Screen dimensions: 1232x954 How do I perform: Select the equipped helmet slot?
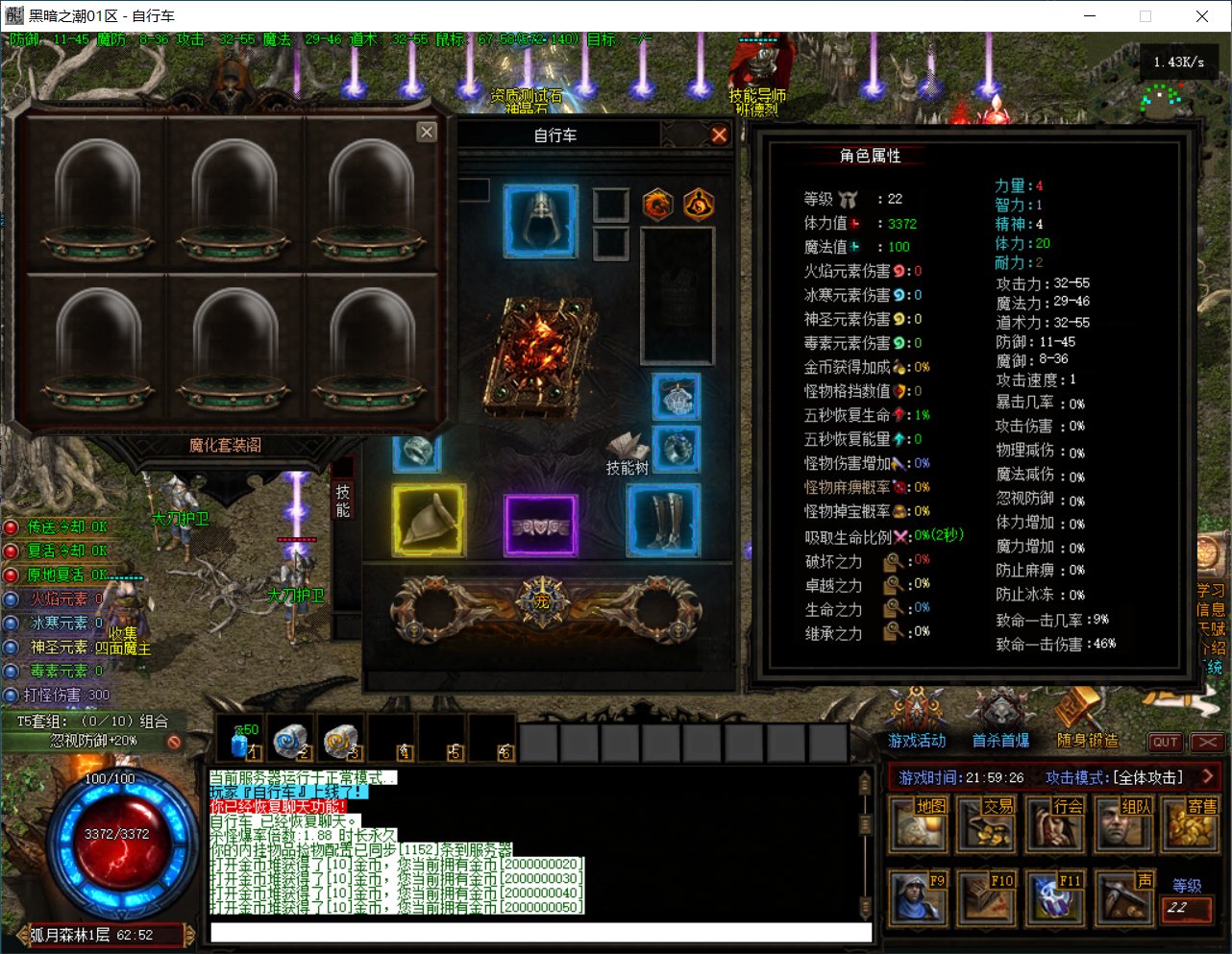coord(541,221)
